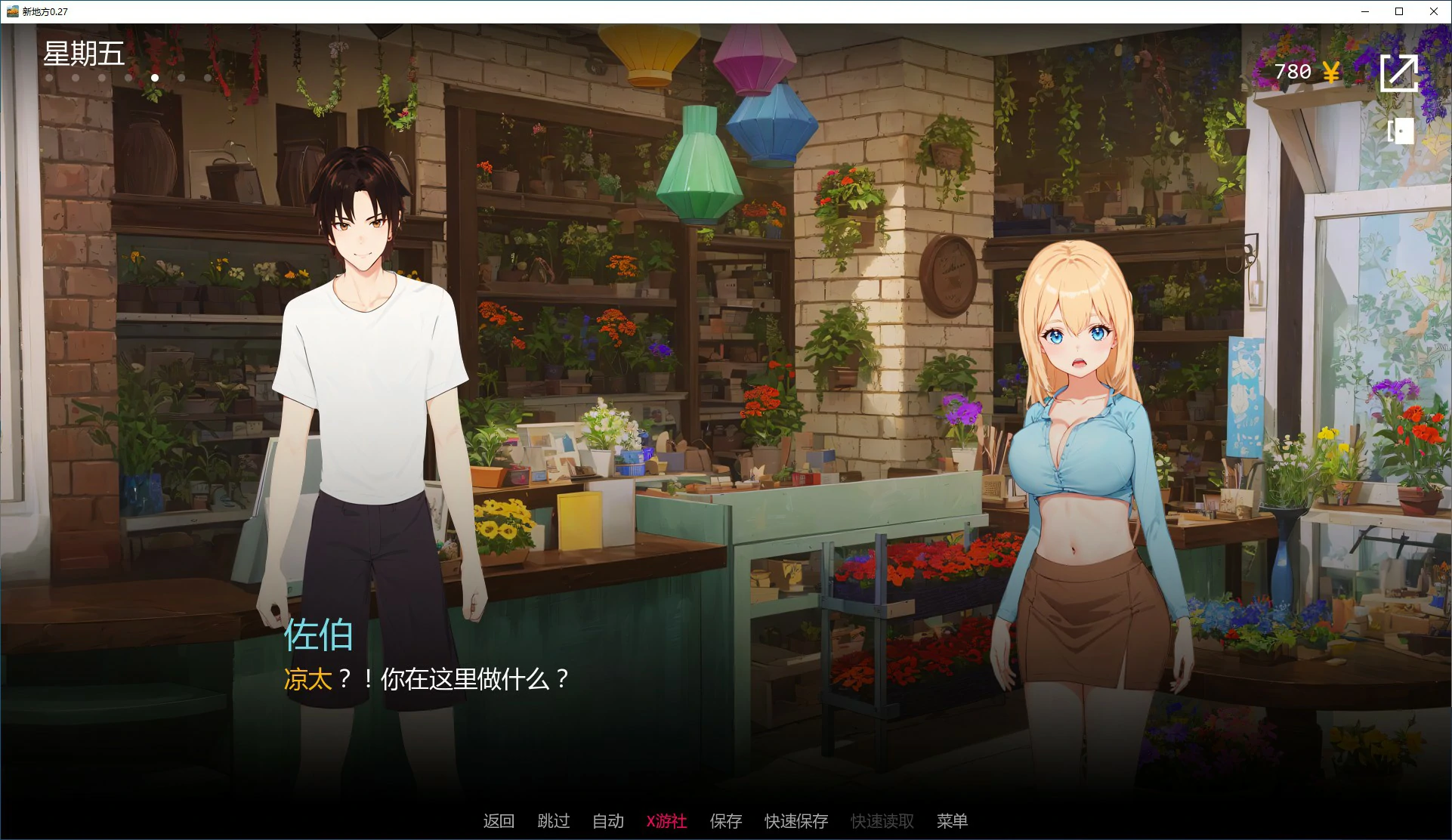Click the small door icon below the arrow

1401,131
